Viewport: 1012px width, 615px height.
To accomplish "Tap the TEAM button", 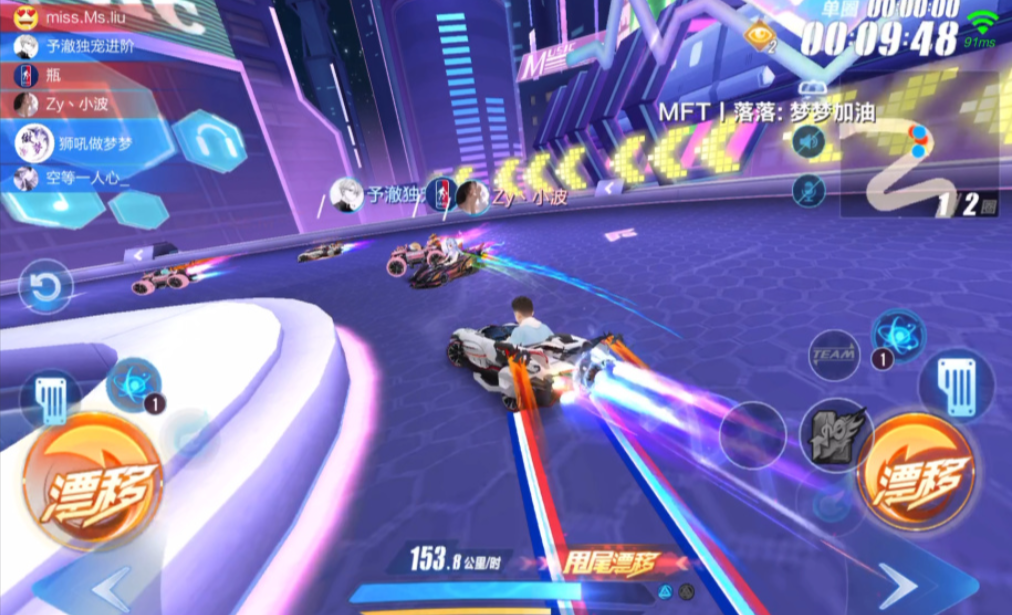I will pyautogui.click(x=832, y=355).
